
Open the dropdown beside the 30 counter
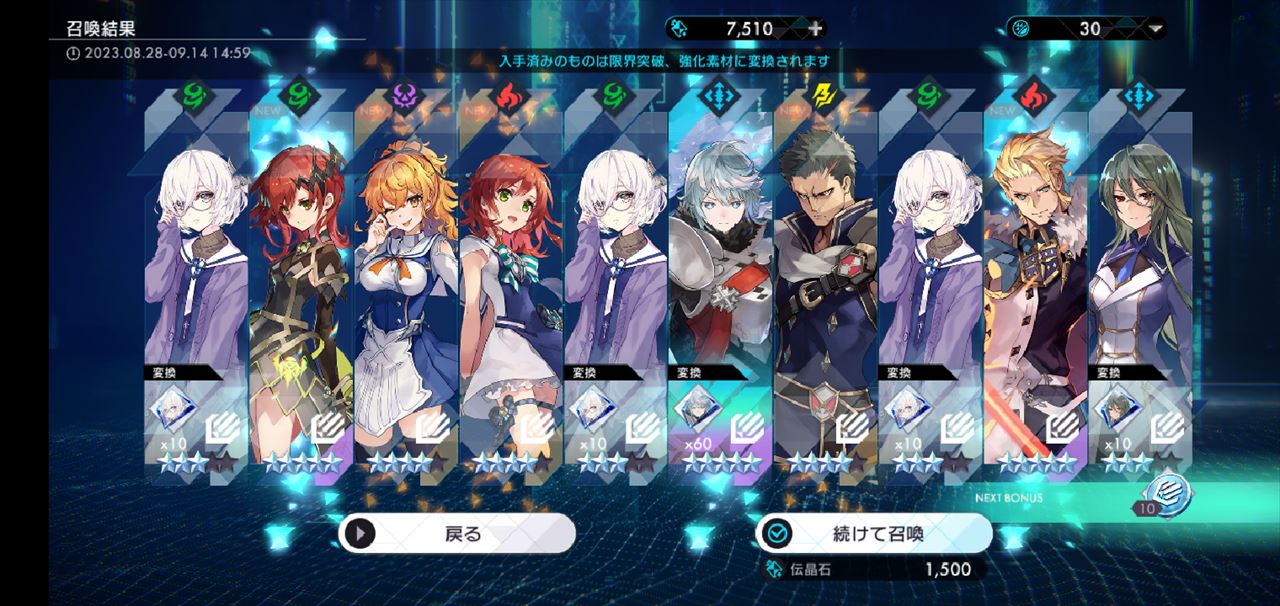(x=1156, y=28)
